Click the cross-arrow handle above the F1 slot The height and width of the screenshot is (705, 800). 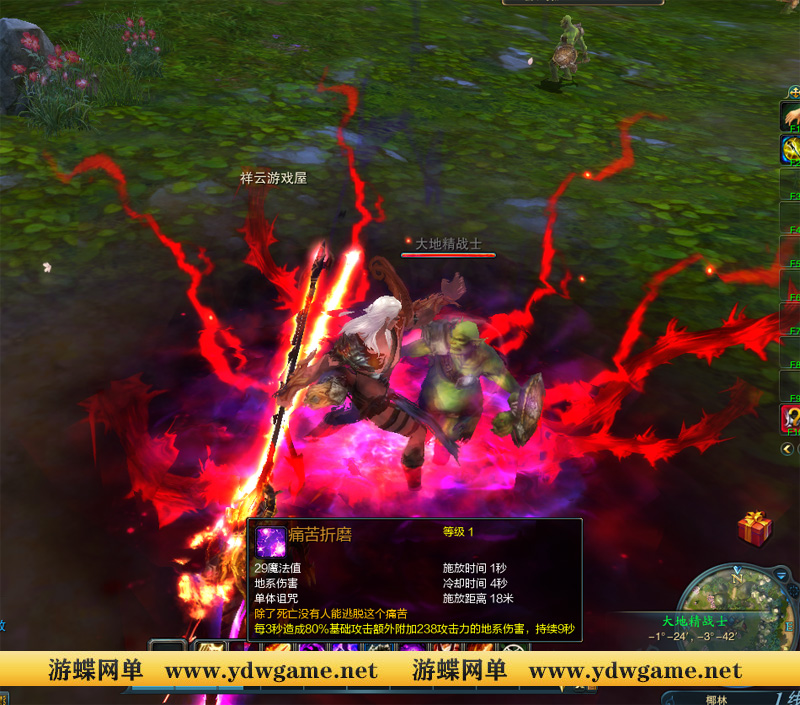pos(793,92)
